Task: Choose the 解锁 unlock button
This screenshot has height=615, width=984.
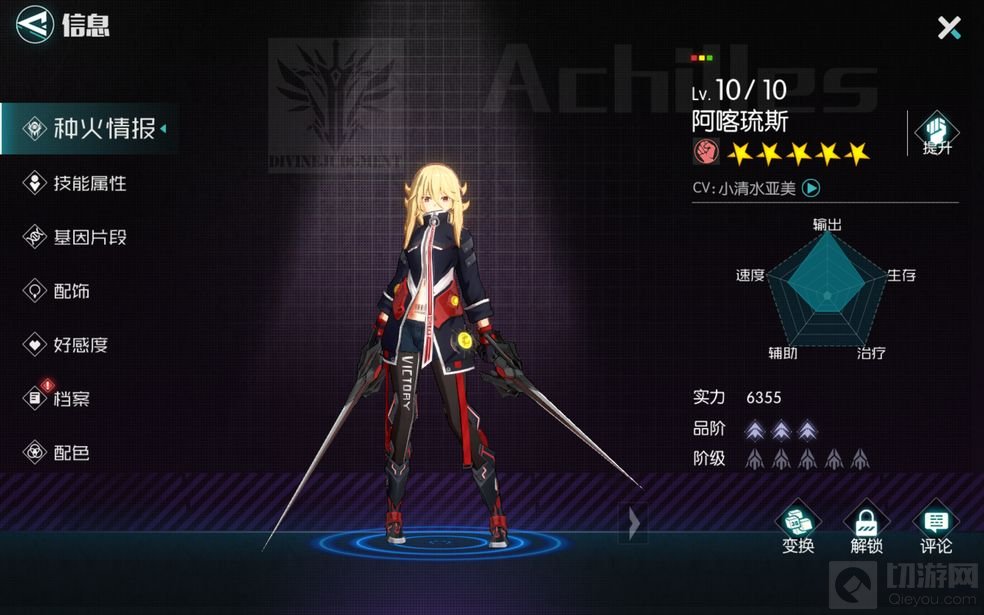Action: point(866,528)
